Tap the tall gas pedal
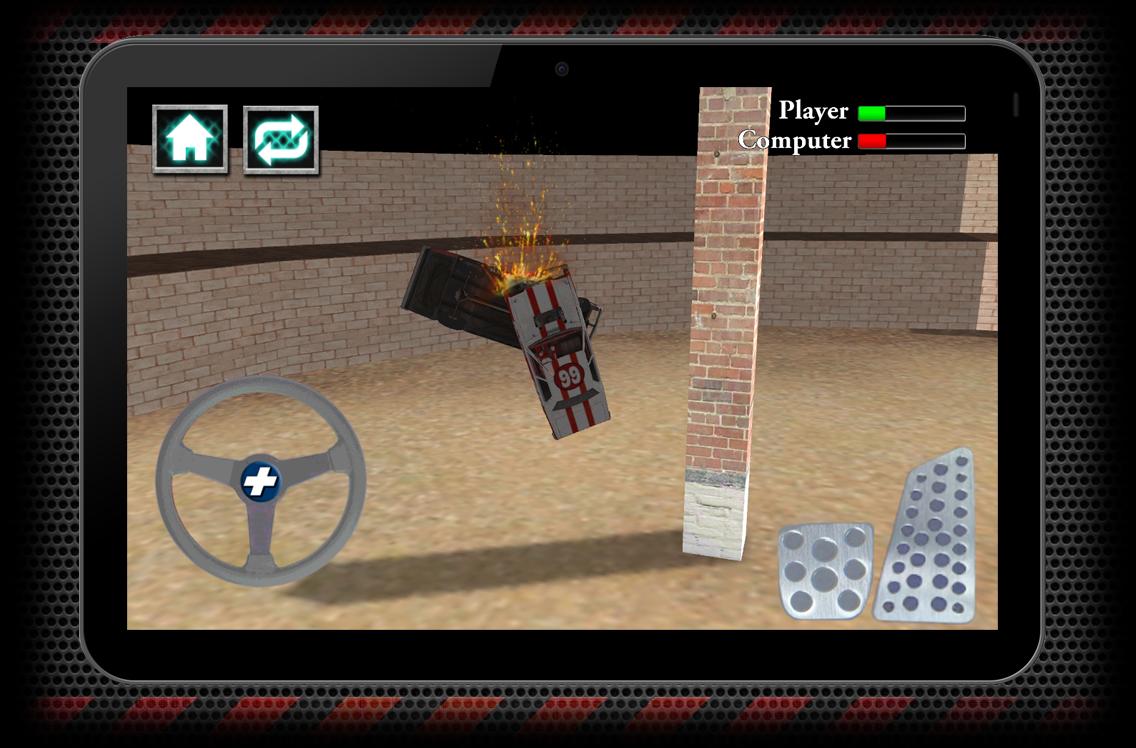Screen dimensions: 1136x748 click(927, 538)
